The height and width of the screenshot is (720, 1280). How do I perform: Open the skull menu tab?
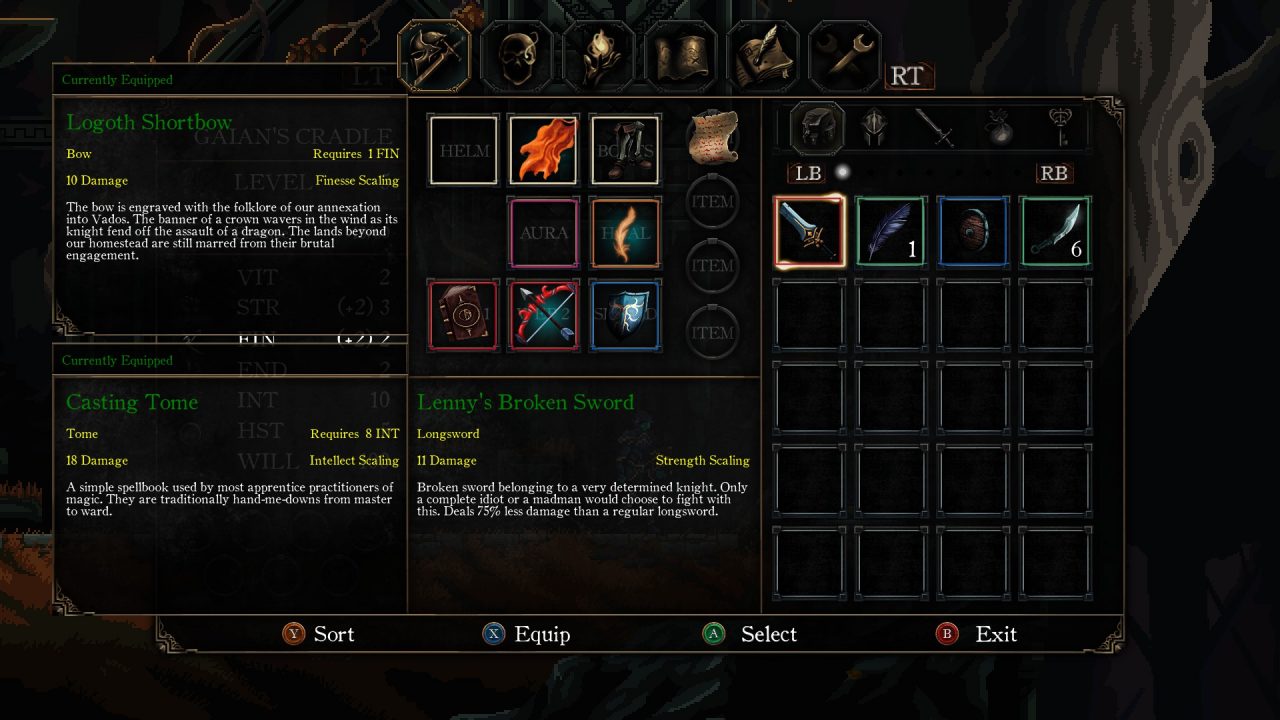516,57
